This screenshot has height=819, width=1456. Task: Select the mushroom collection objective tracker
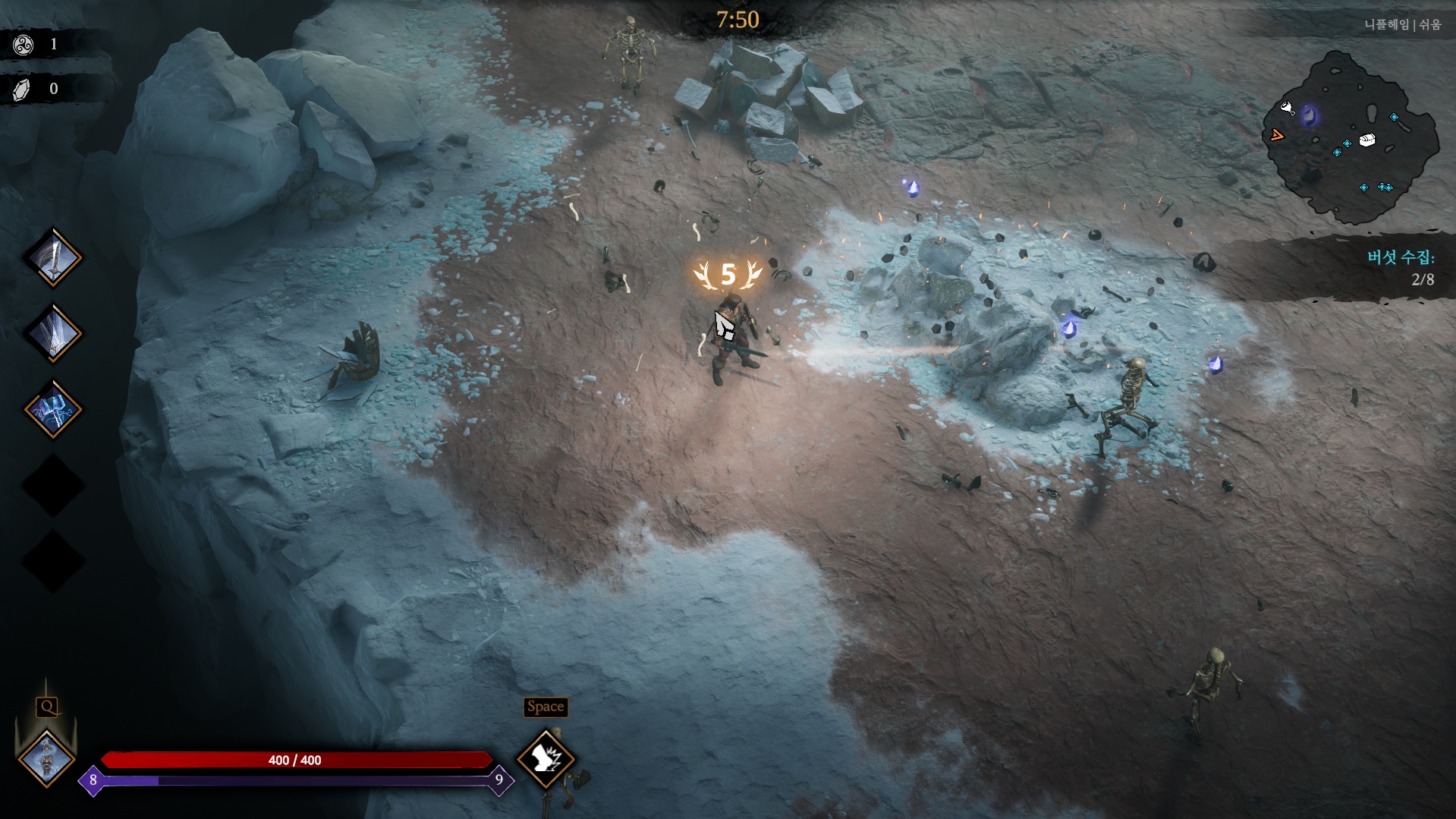click(1401, 268)
